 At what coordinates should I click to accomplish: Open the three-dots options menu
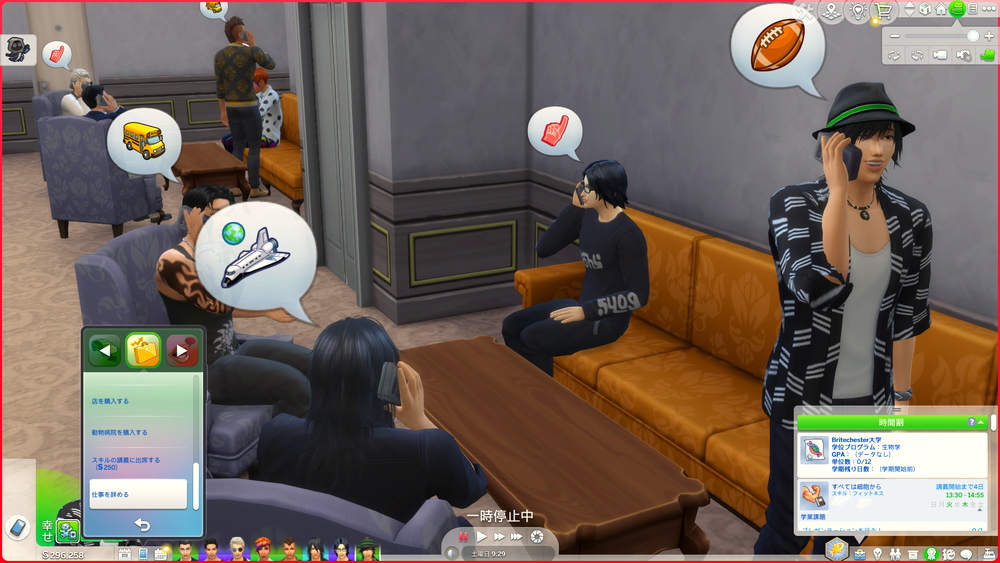[988, 9]
